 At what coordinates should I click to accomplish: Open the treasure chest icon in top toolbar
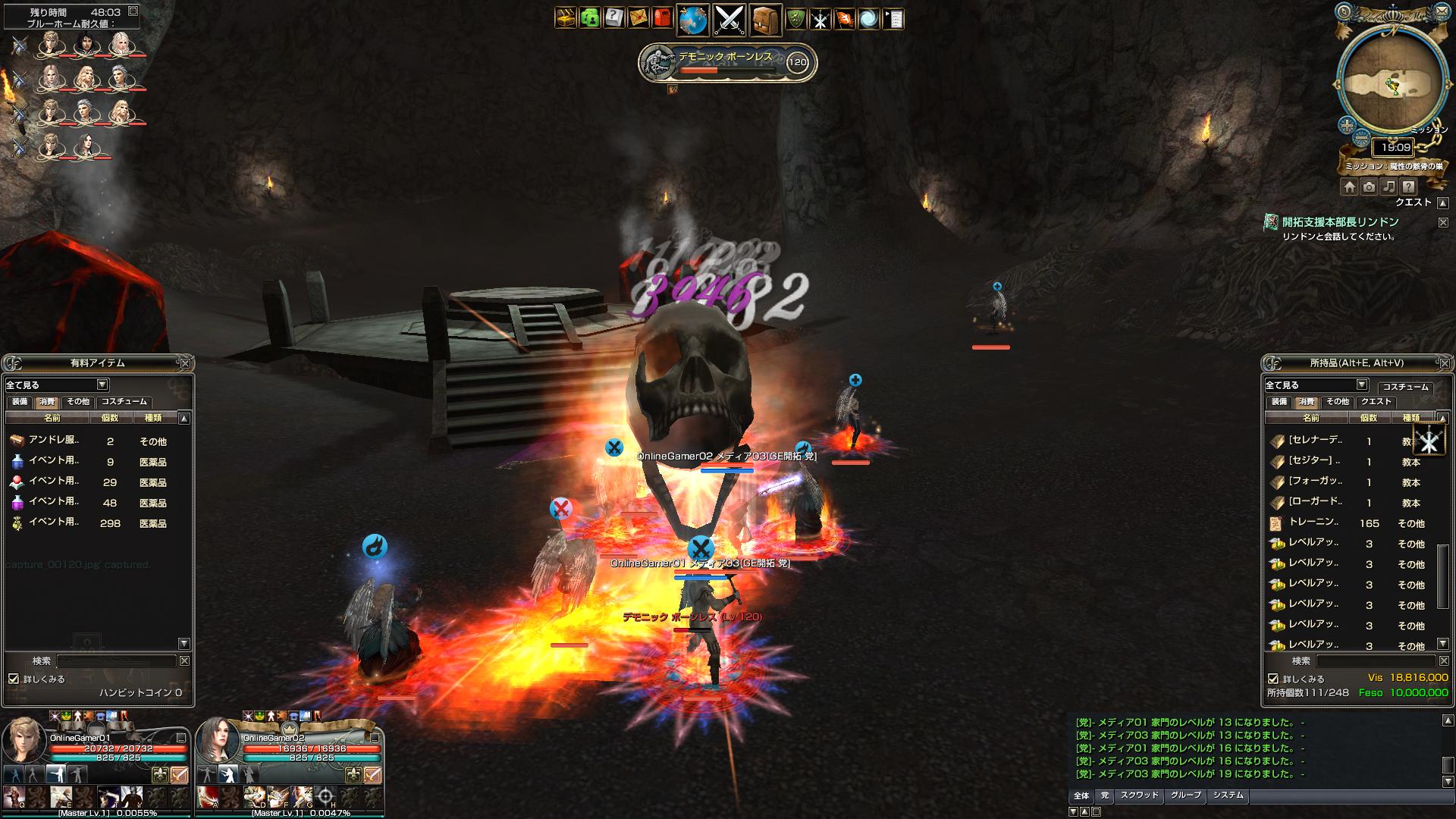pos(565,18)
